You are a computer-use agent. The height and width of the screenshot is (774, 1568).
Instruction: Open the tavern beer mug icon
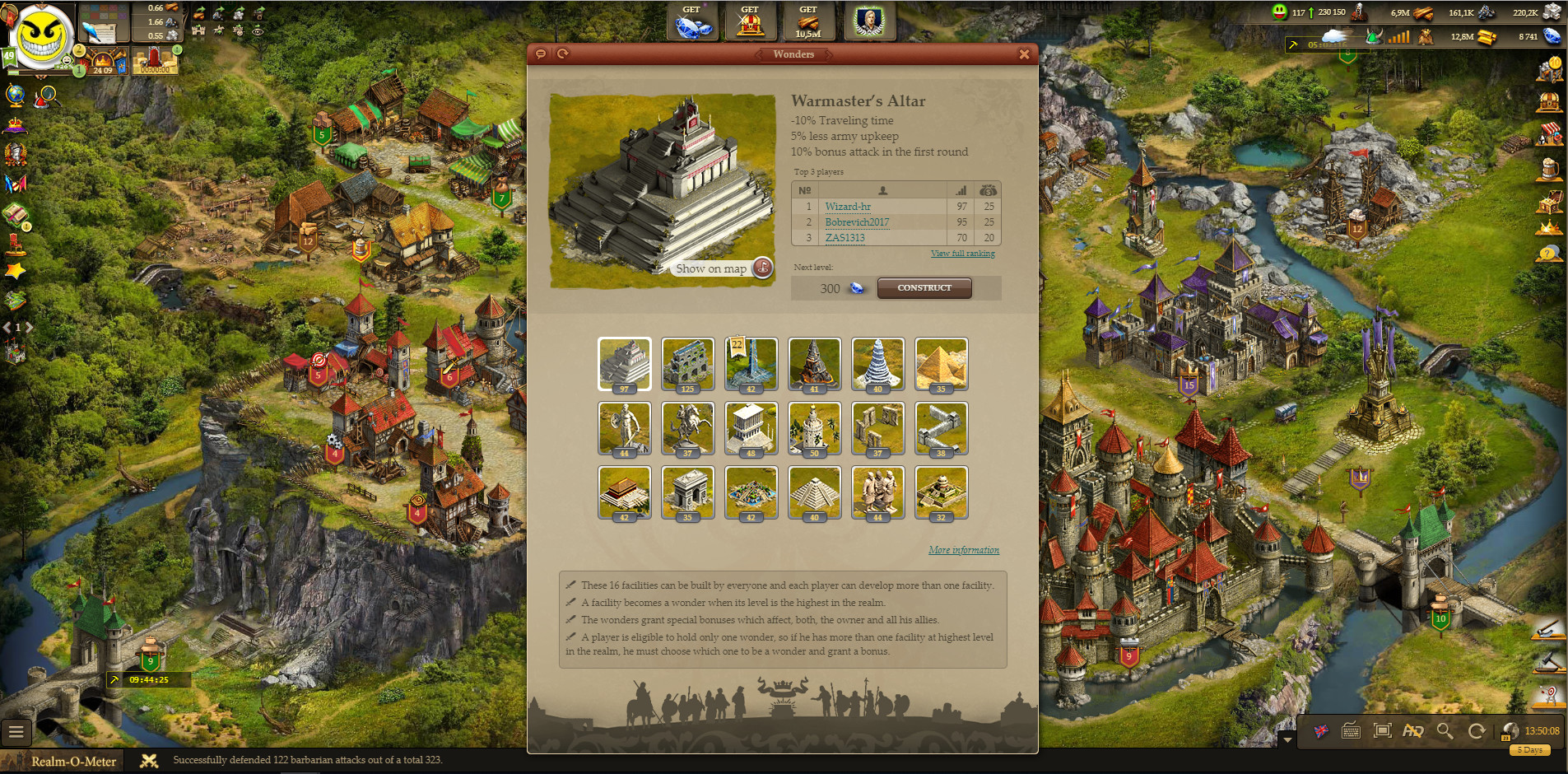pyautogui.click(x=1552, y=167)
